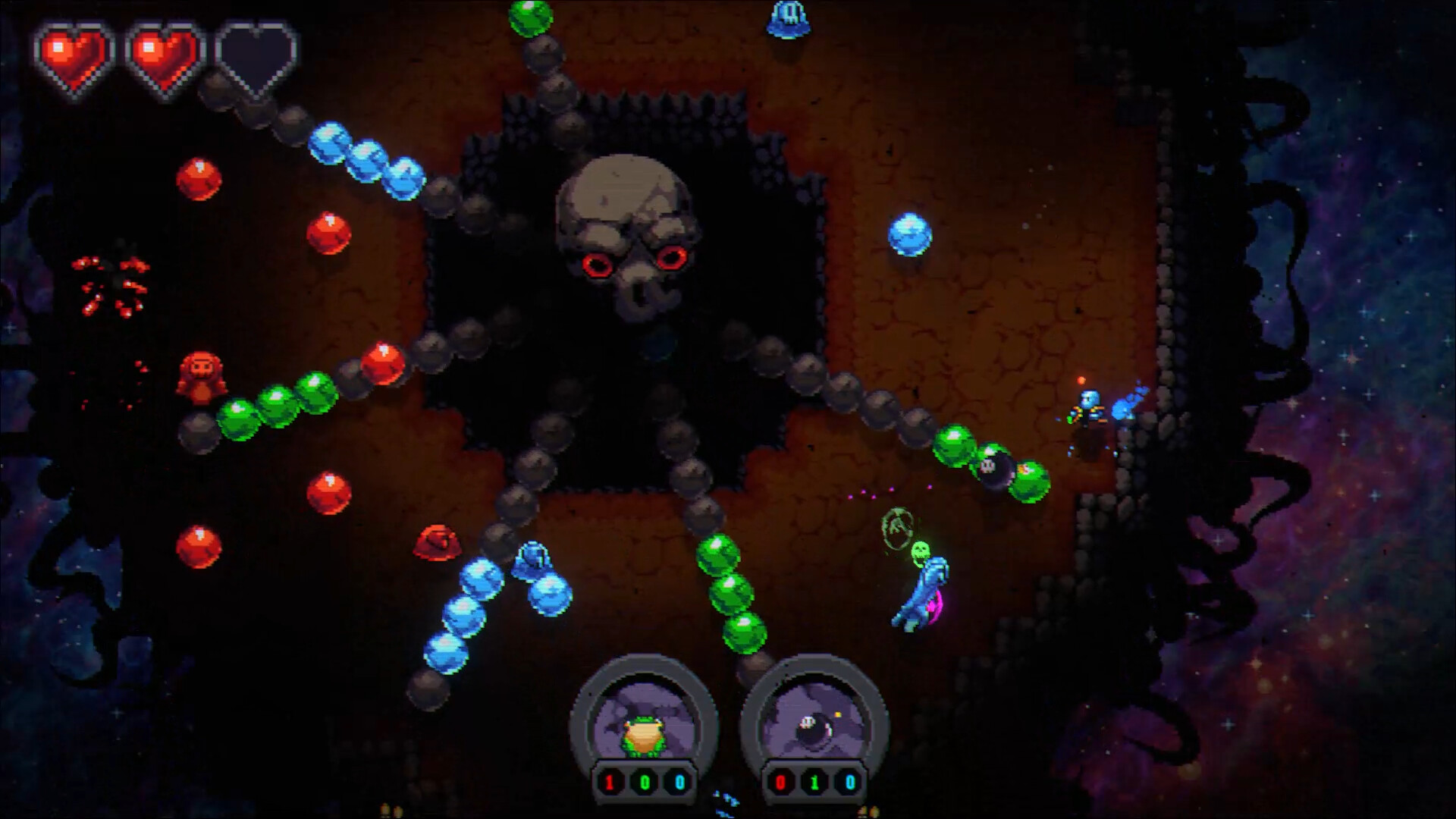The image size is (1456, 819).
Task: Click the first full red heart
Action: (72, 53)
